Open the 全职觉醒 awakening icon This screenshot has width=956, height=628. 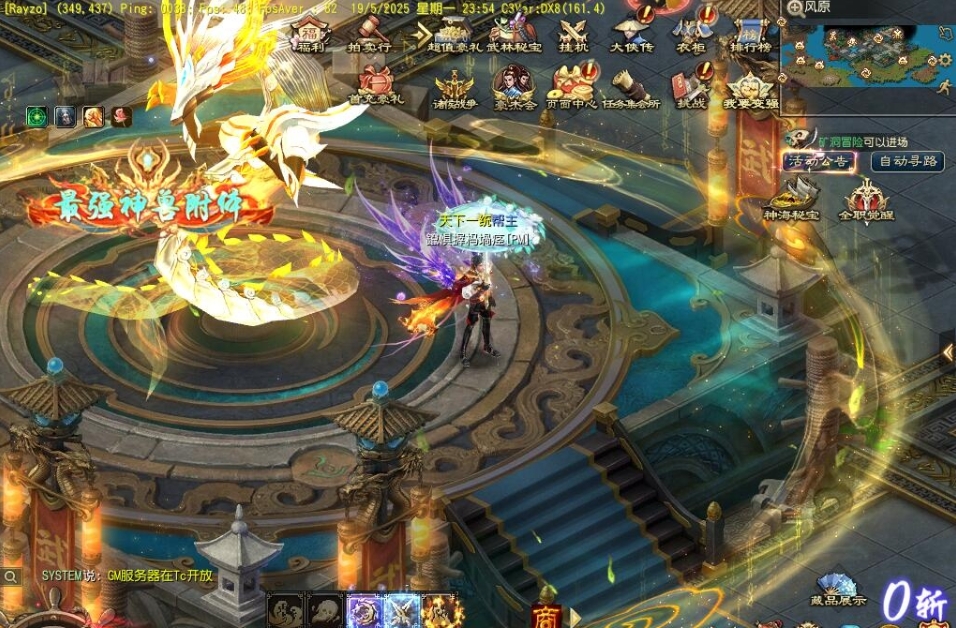click(x=866, y=199)
